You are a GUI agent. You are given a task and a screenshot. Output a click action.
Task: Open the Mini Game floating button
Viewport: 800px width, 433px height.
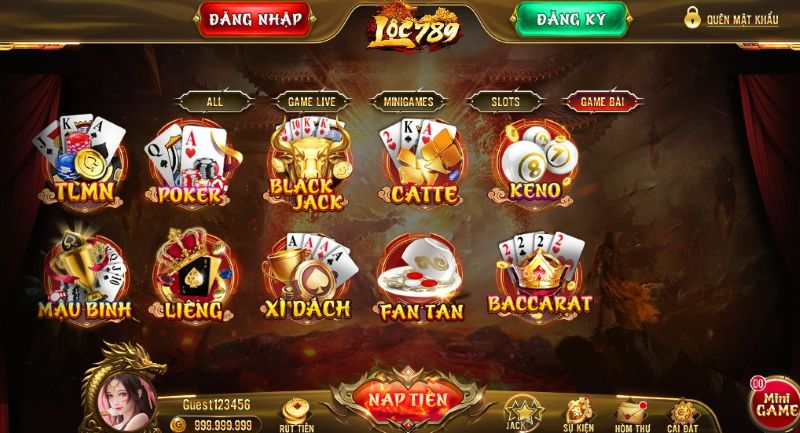point(775,402)
